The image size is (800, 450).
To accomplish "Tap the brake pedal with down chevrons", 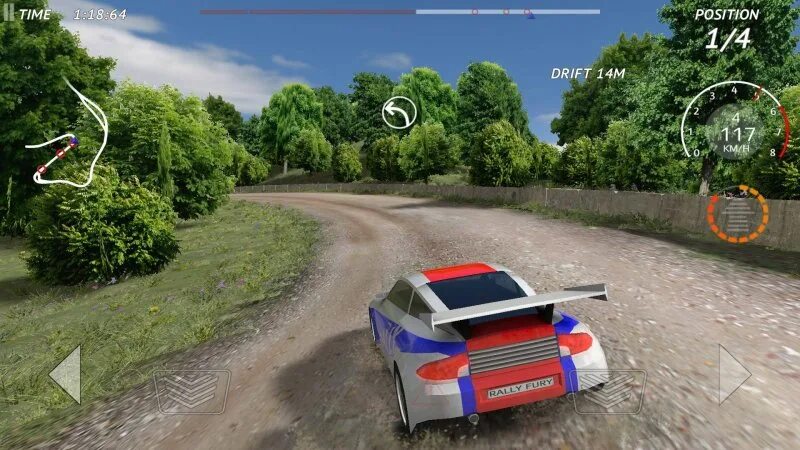I will pyautogui.click(x=190, y=391).
